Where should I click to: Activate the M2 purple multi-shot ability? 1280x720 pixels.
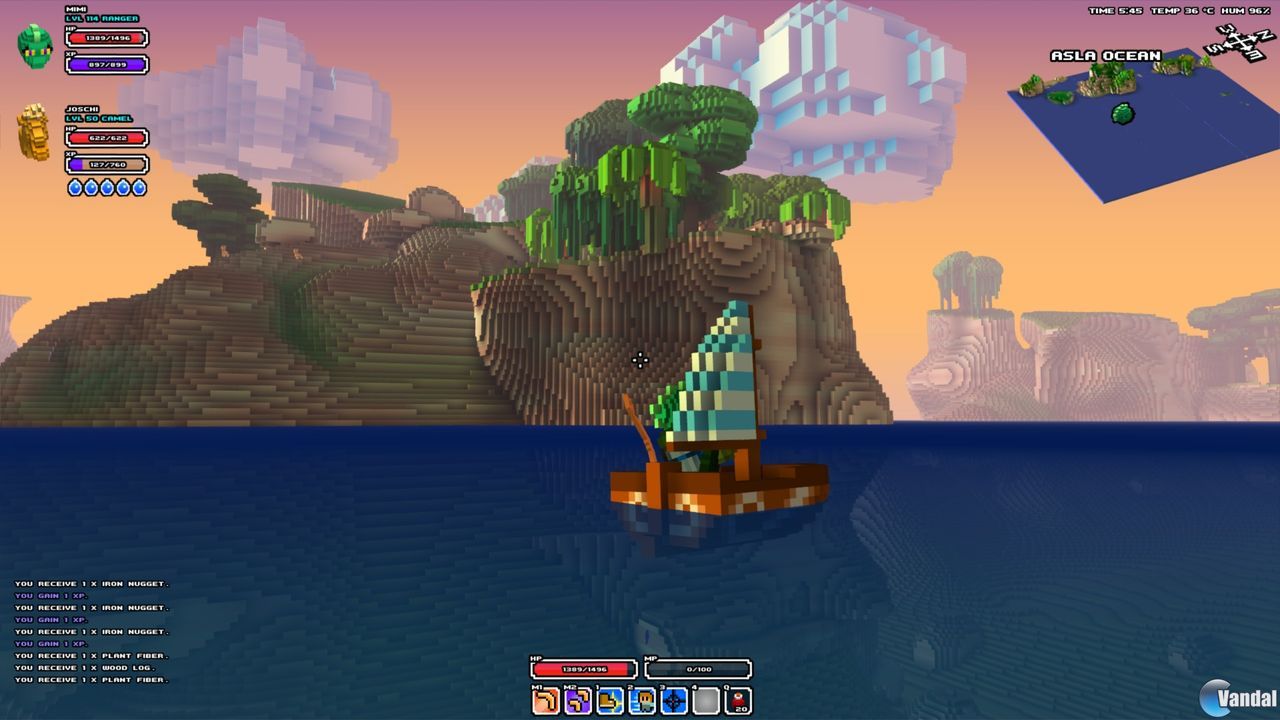(x=578, y=701)
